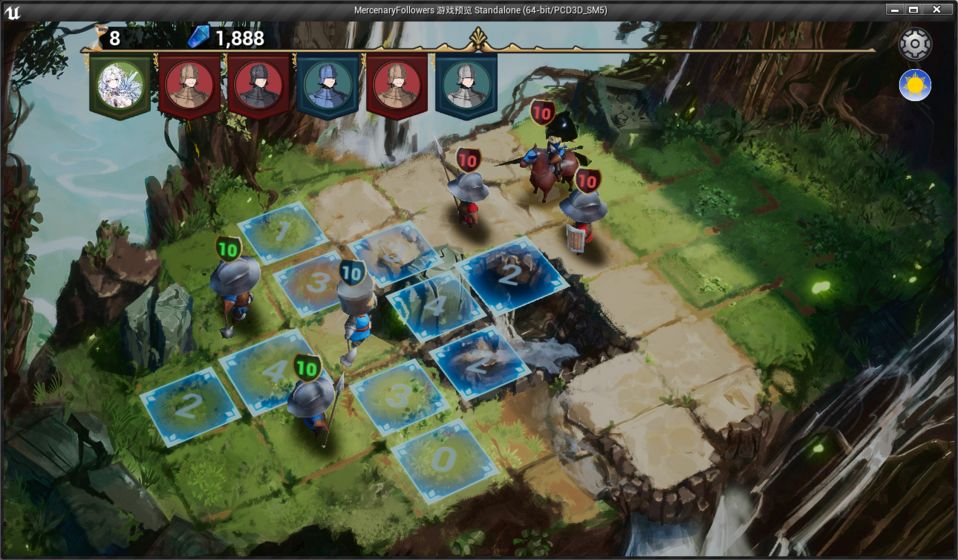Screen dimensions: 958x560
Task: Choose the highlighted tile numbered 0
Action: (443, 459)
